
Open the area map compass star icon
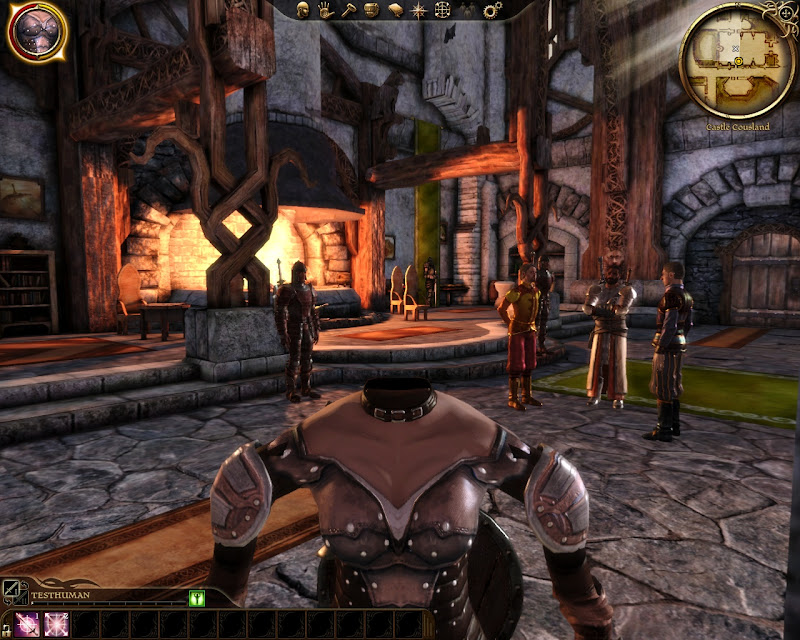(x=419, y=10)
